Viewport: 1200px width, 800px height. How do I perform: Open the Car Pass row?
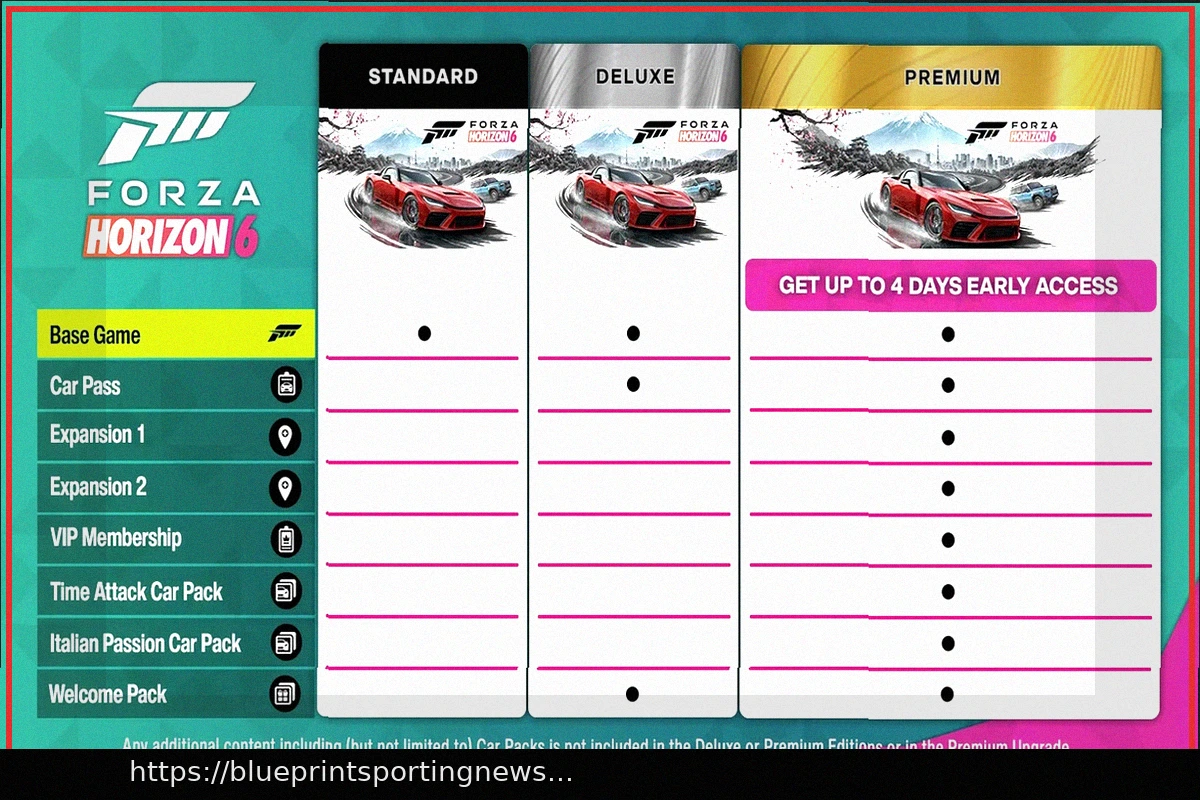(x=175, y=386)
